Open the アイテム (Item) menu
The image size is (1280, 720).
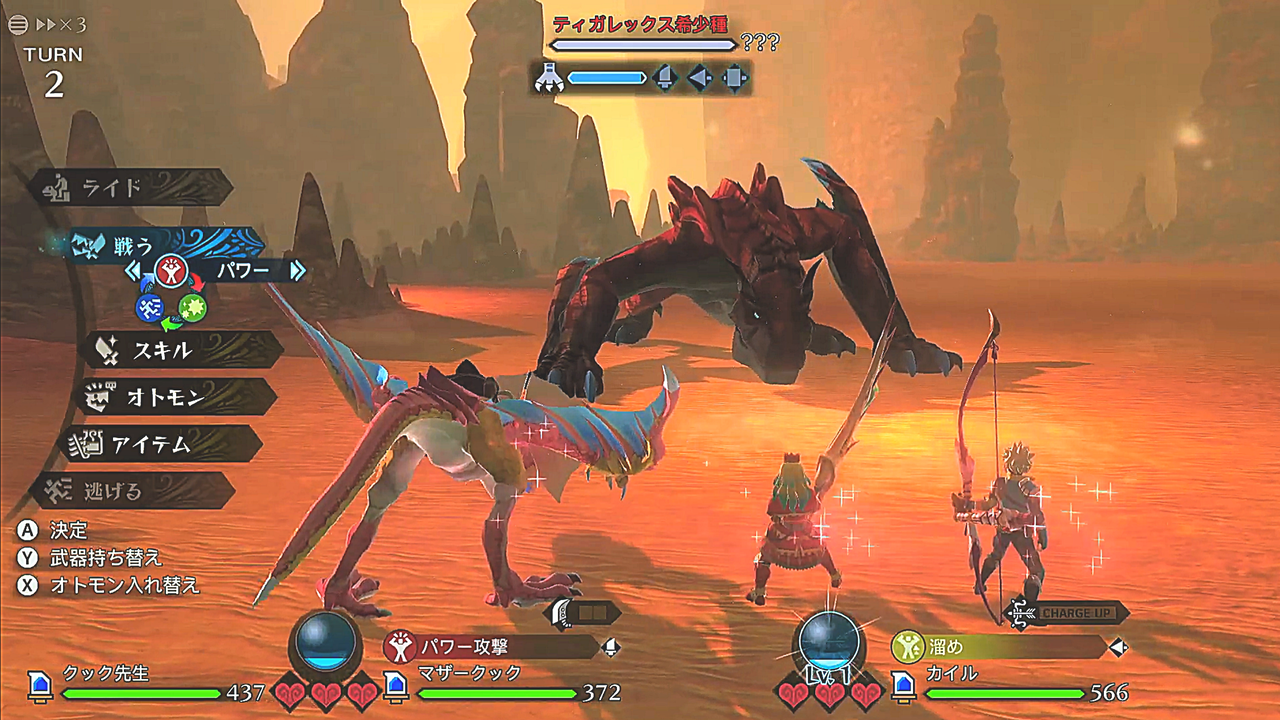(160, 444)
